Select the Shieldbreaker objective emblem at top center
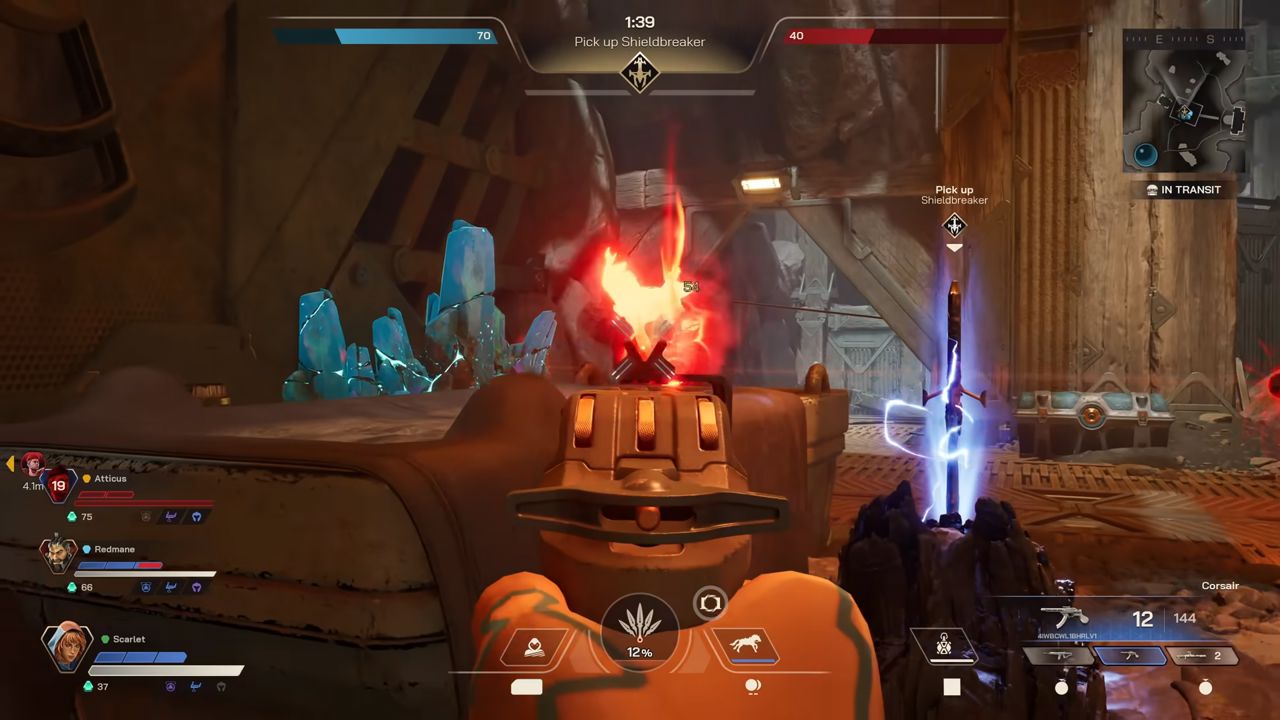The image size is (1280, 720). (x=639, y=73)
